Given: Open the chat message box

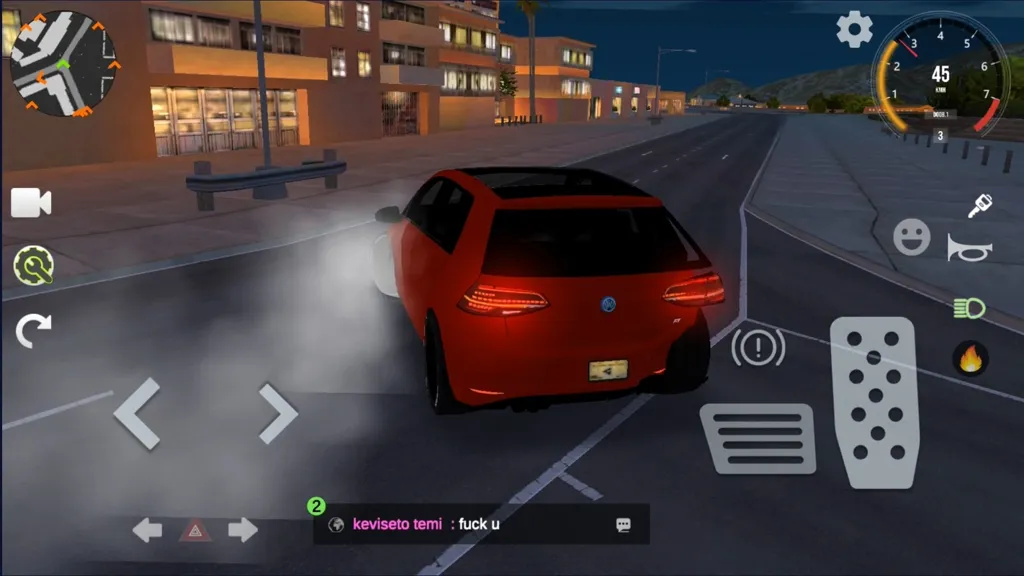Looking at the screenshot, I should coord(481,524).
